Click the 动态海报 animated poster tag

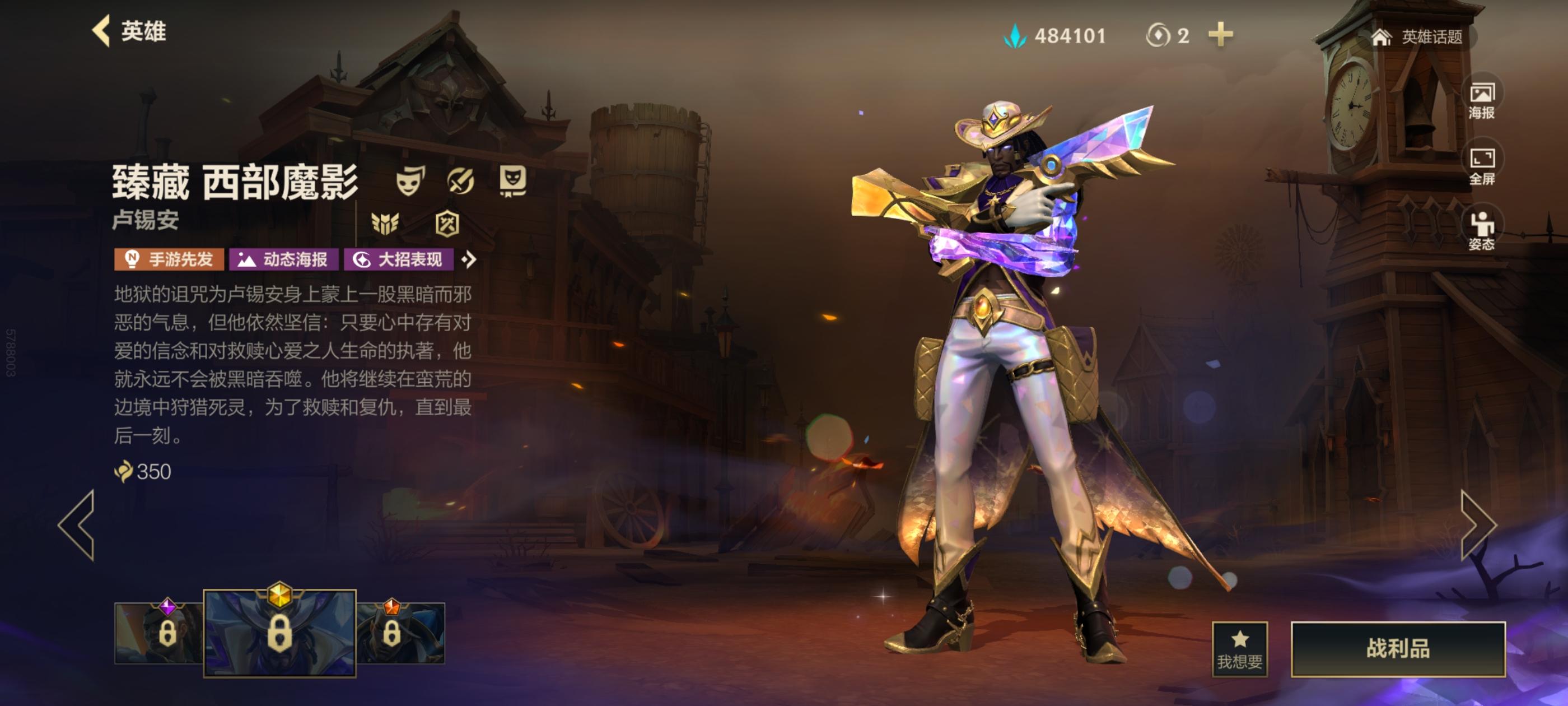(x=284, y=259)
